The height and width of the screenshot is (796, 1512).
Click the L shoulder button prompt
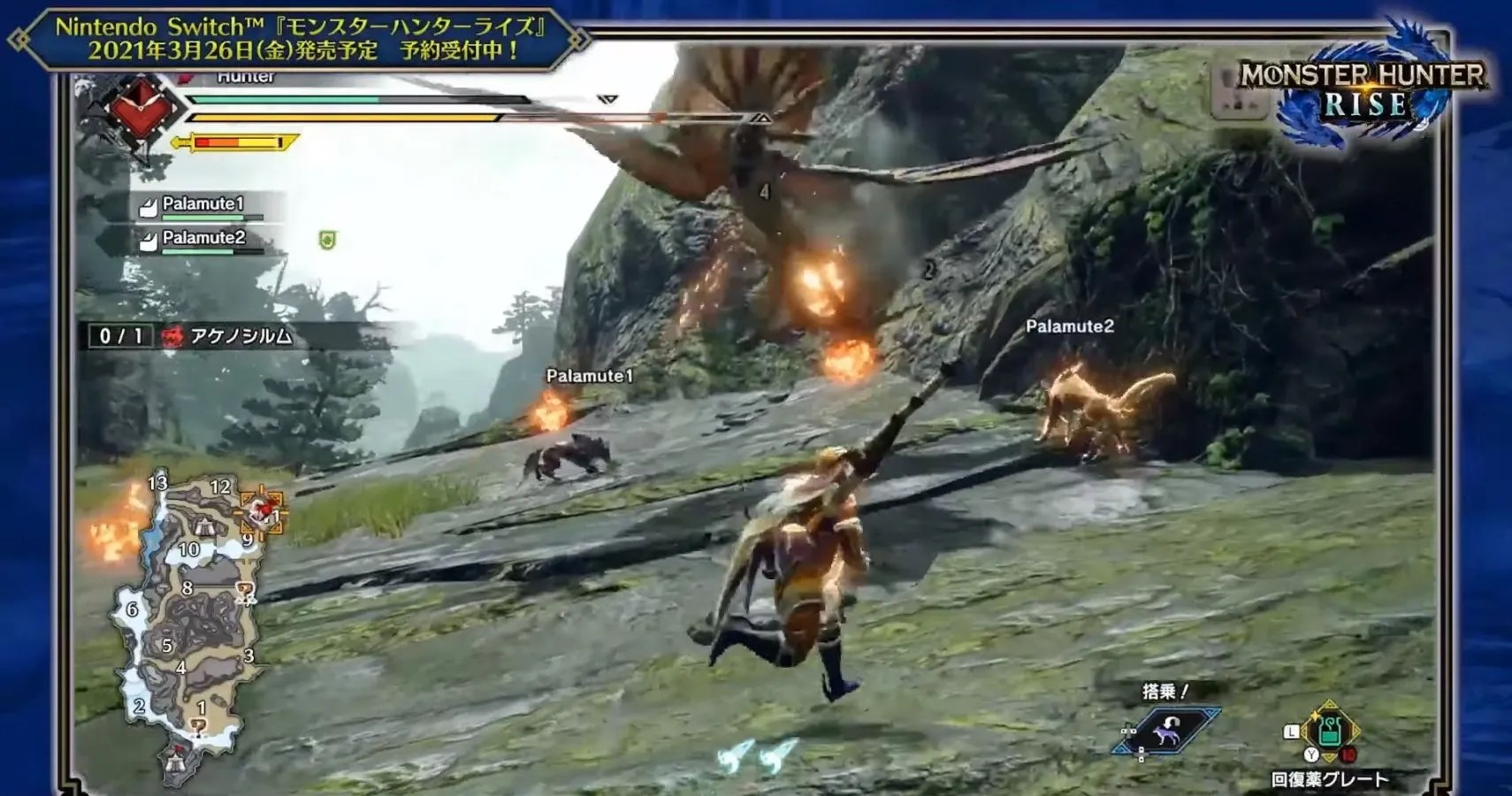[1291, 731]
